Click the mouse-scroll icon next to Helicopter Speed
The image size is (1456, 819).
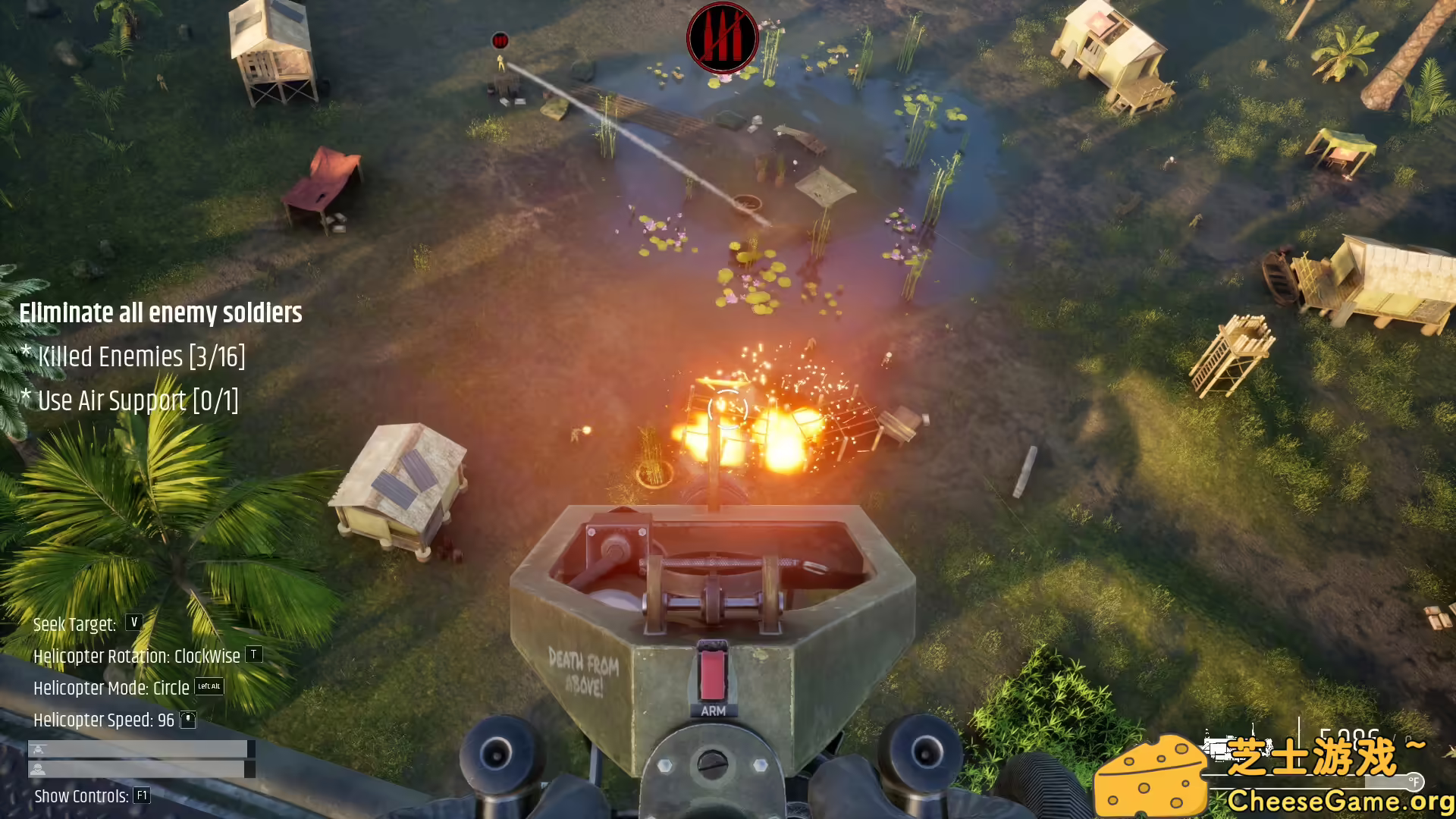click(188, 721)
